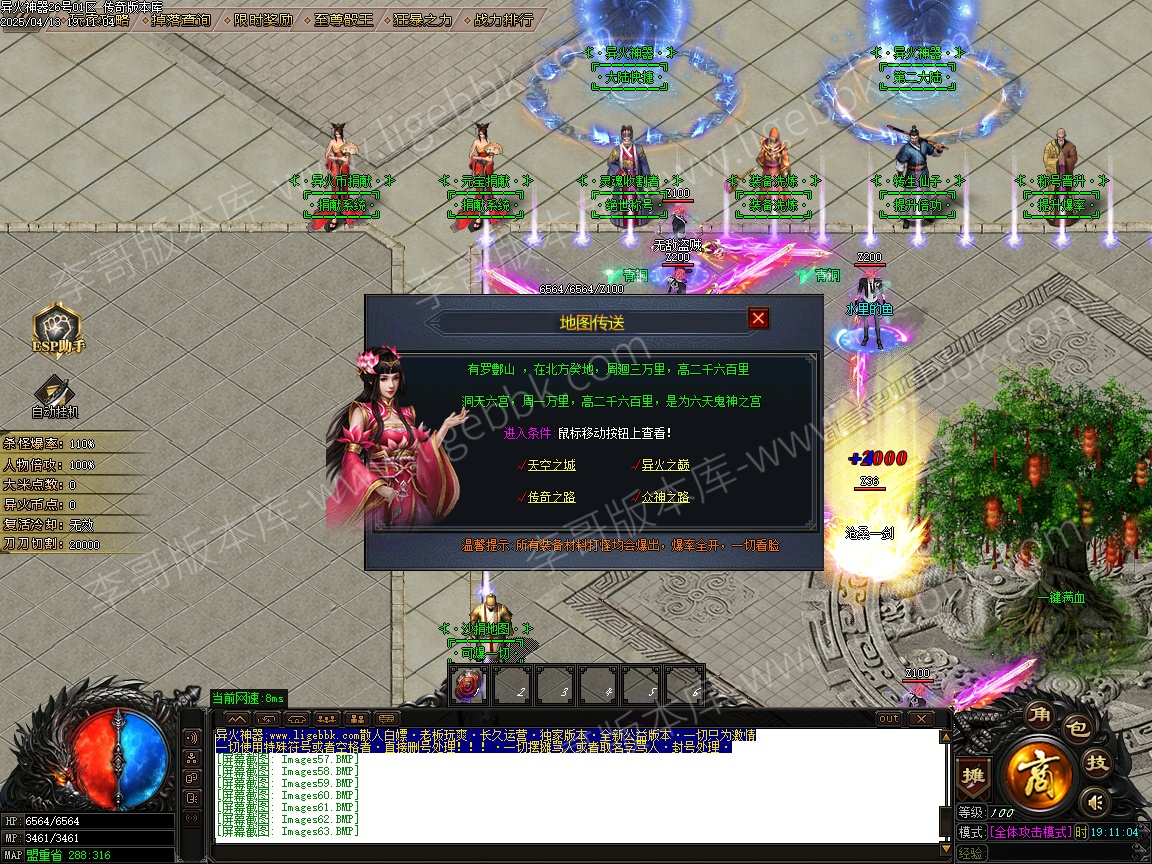Viewport: 1152px width, 864px height.
Task: View the 战力排行 power ranking
Action: [x=503, y=19]
